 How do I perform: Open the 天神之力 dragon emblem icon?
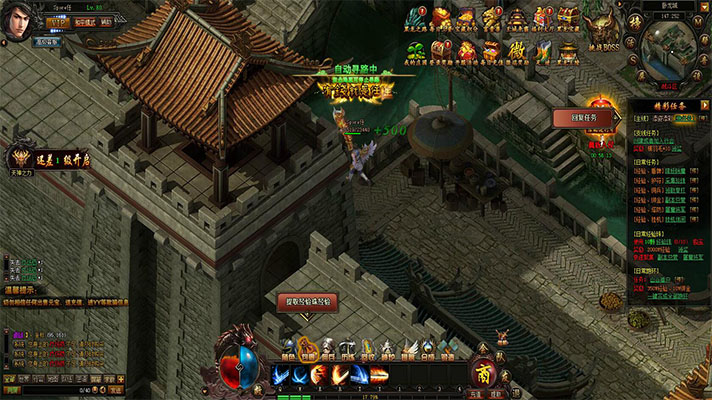[19, 157]
